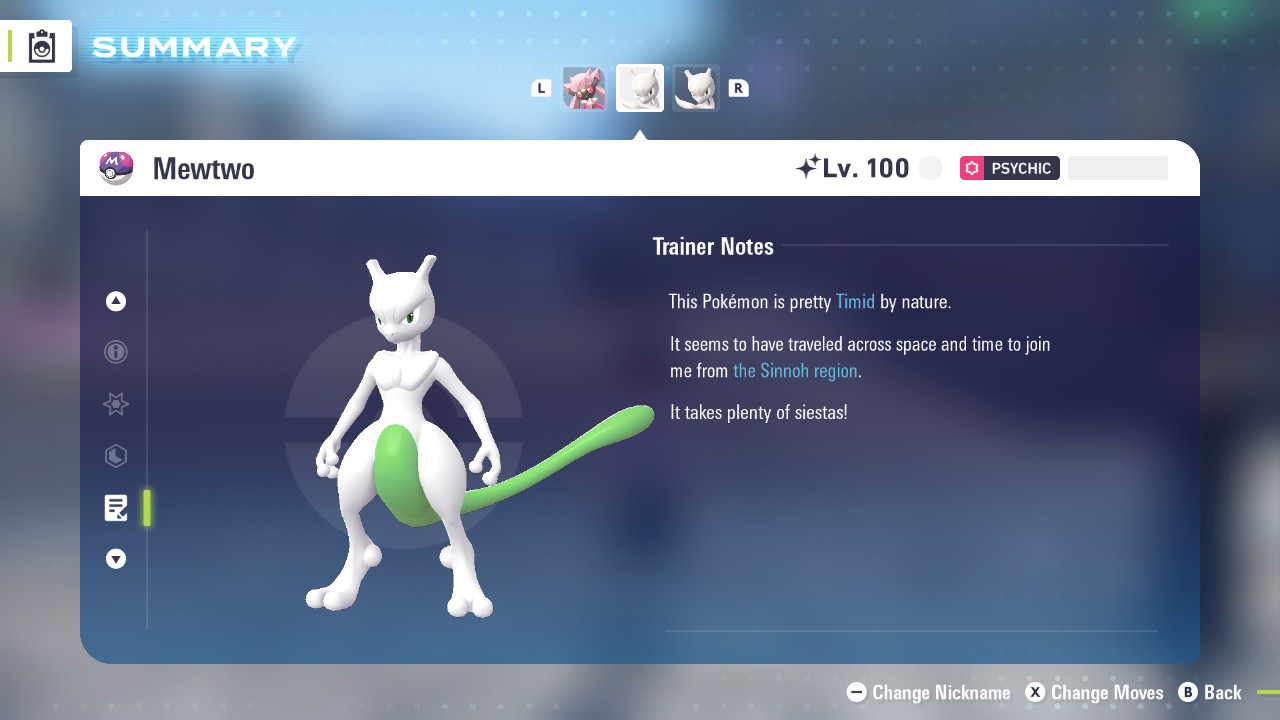1280x720 pixels.
Task: Select the Diancie party thumbnail
Action: coord(584,88)
